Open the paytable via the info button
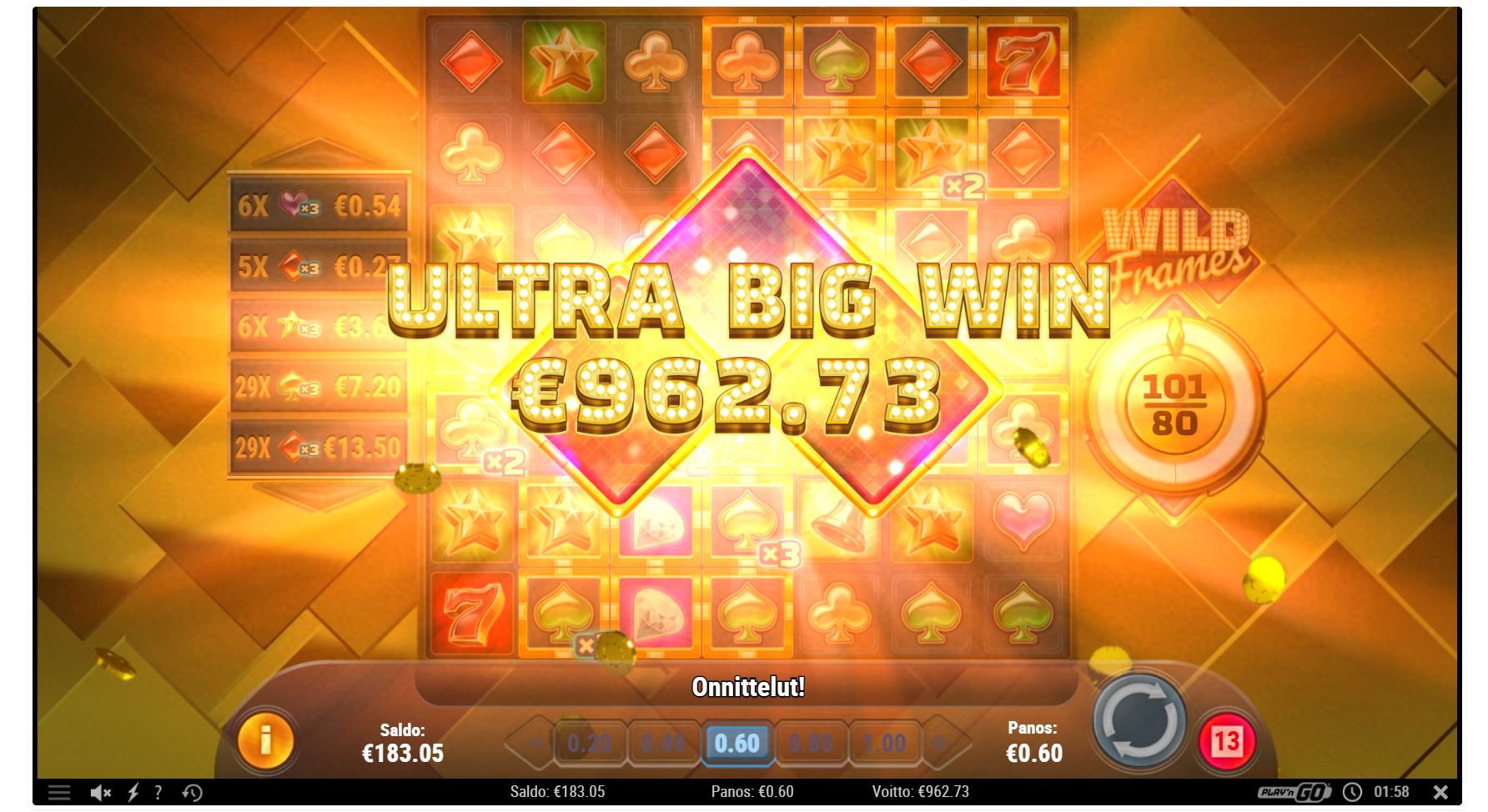This screenshot has width=1488, height=812. click(x=265, y=739)
